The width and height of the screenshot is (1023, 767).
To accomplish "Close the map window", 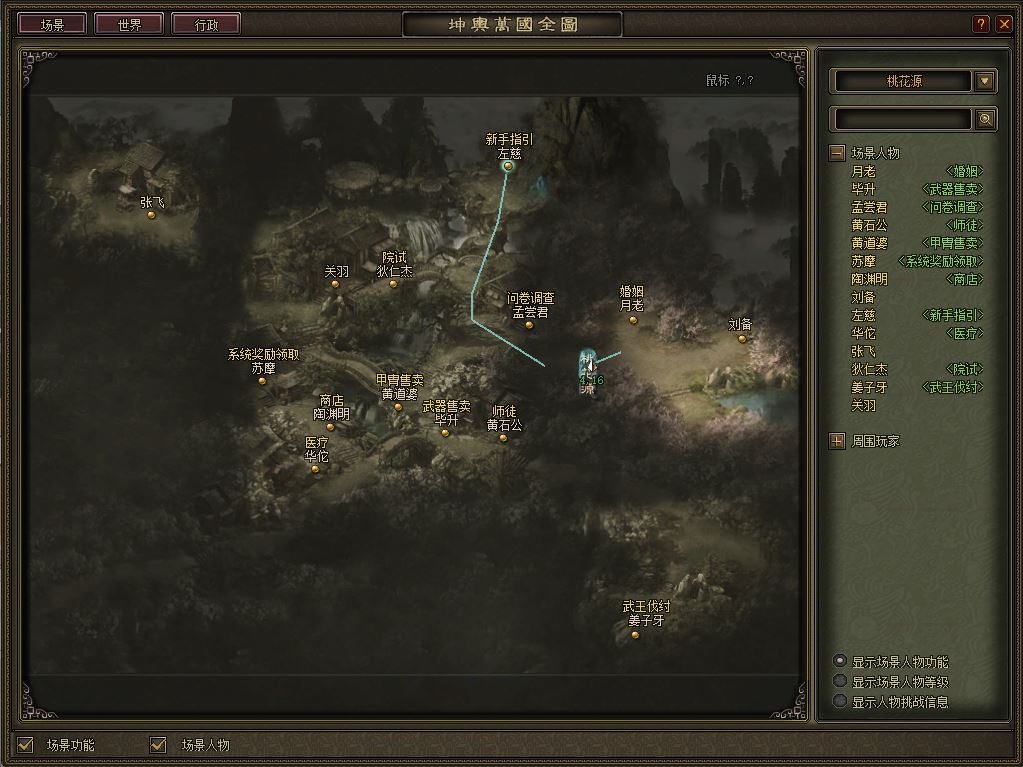I will [1003, 25].
